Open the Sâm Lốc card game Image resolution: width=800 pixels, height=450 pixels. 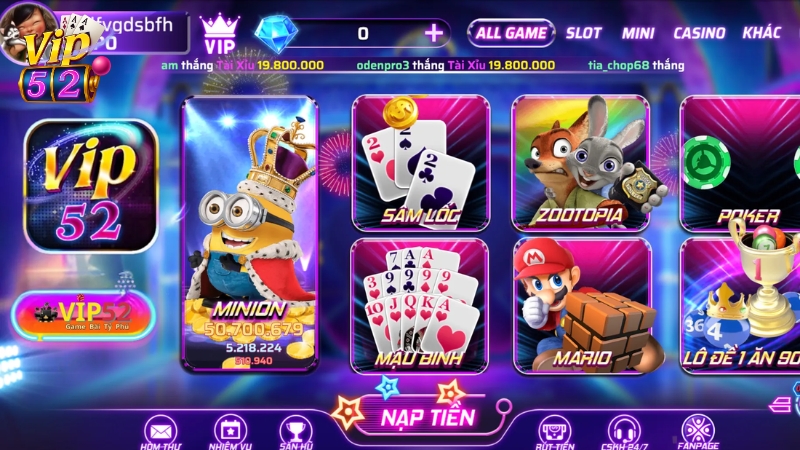420,162
